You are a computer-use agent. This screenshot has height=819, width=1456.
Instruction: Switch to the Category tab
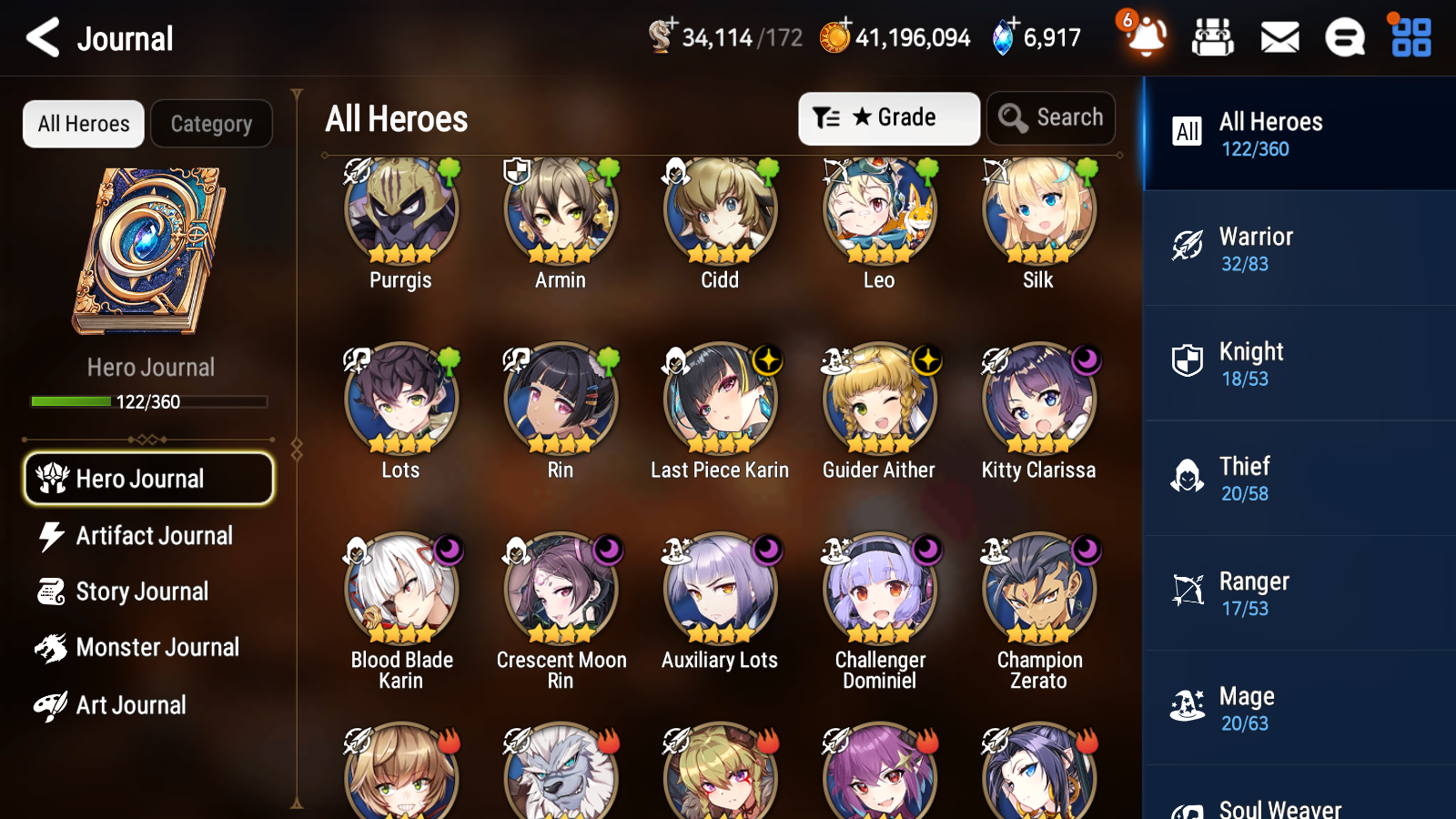[211, 124]
